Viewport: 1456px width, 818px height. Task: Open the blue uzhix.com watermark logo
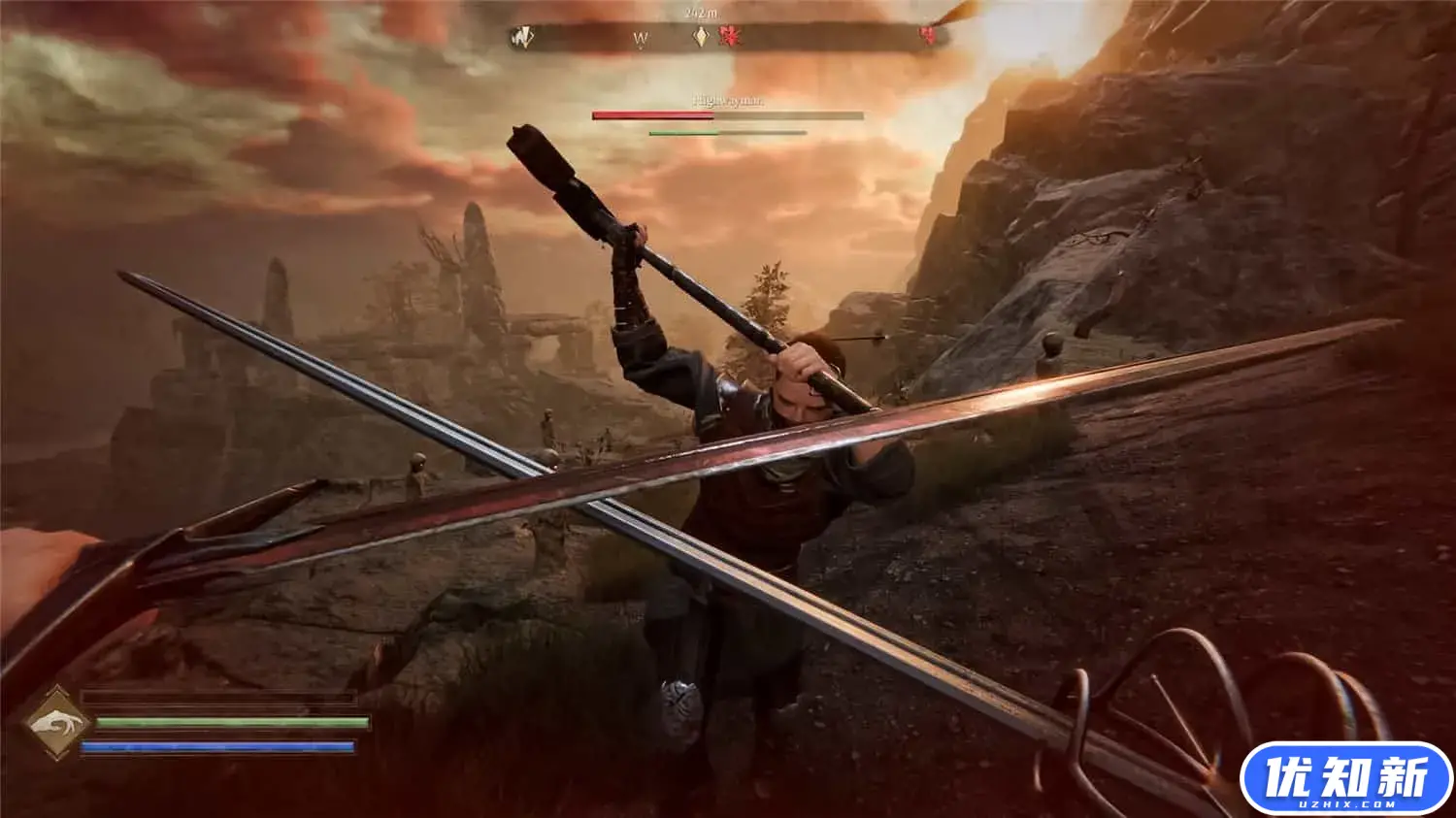point(1345,778)
